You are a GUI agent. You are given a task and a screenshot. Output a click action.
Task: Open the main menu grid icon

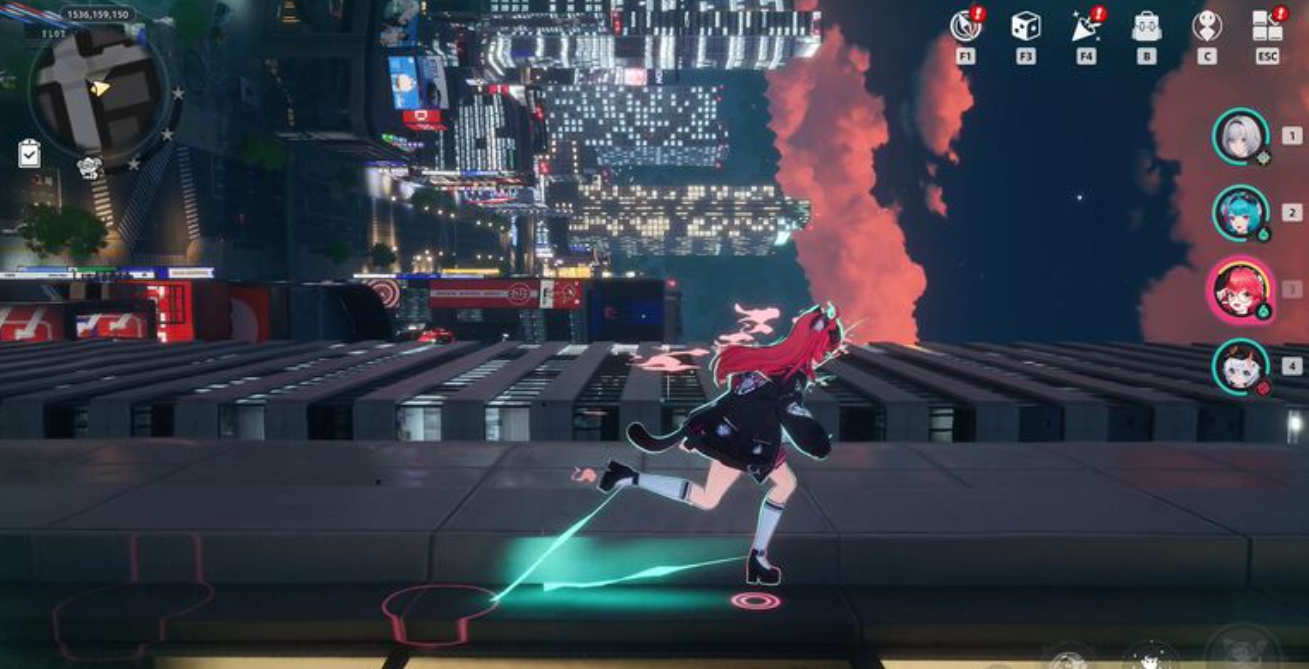click(1267, 26)
